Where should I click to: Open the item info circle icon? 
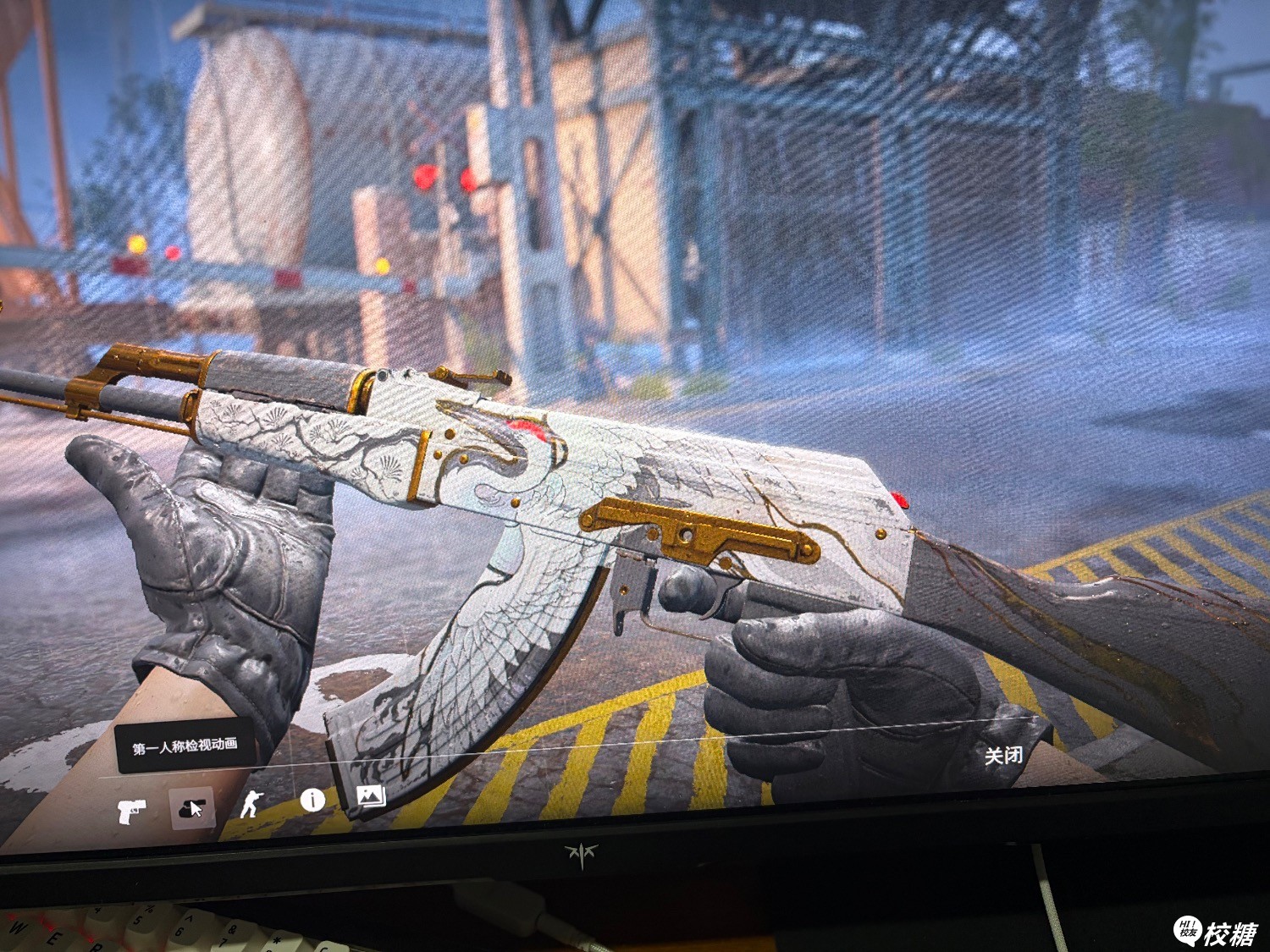[312, 800]
